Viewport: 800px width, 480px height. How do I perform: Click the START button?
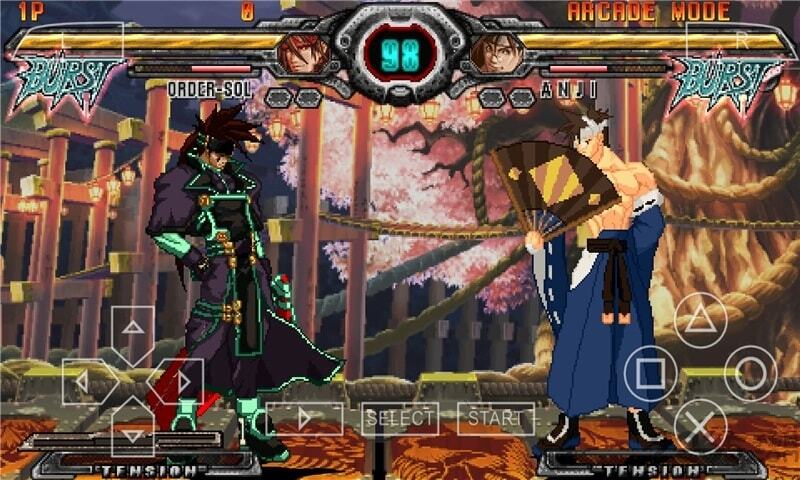[x=495, y=418]
